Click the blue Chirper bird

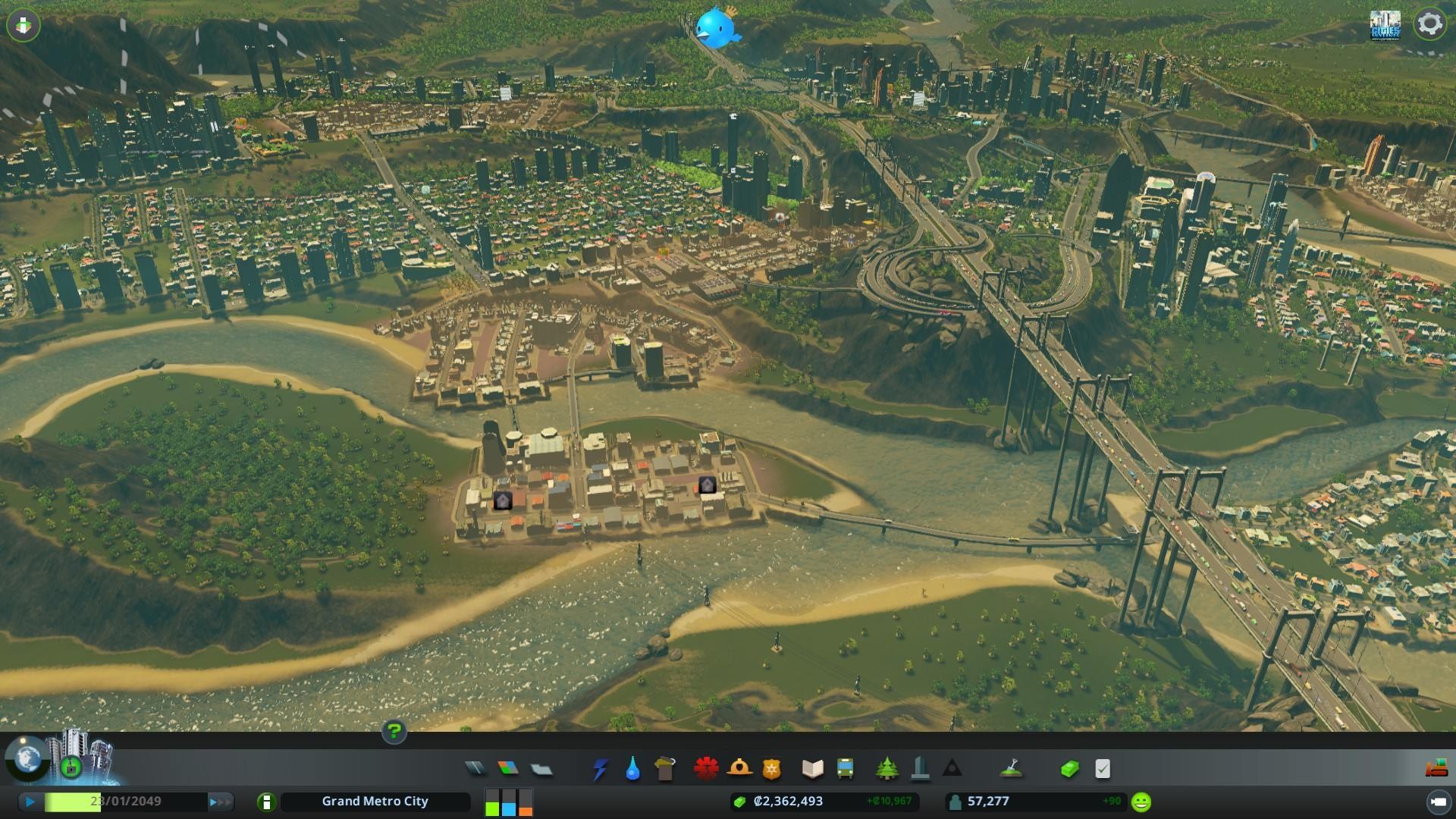(x=717, y=28)
